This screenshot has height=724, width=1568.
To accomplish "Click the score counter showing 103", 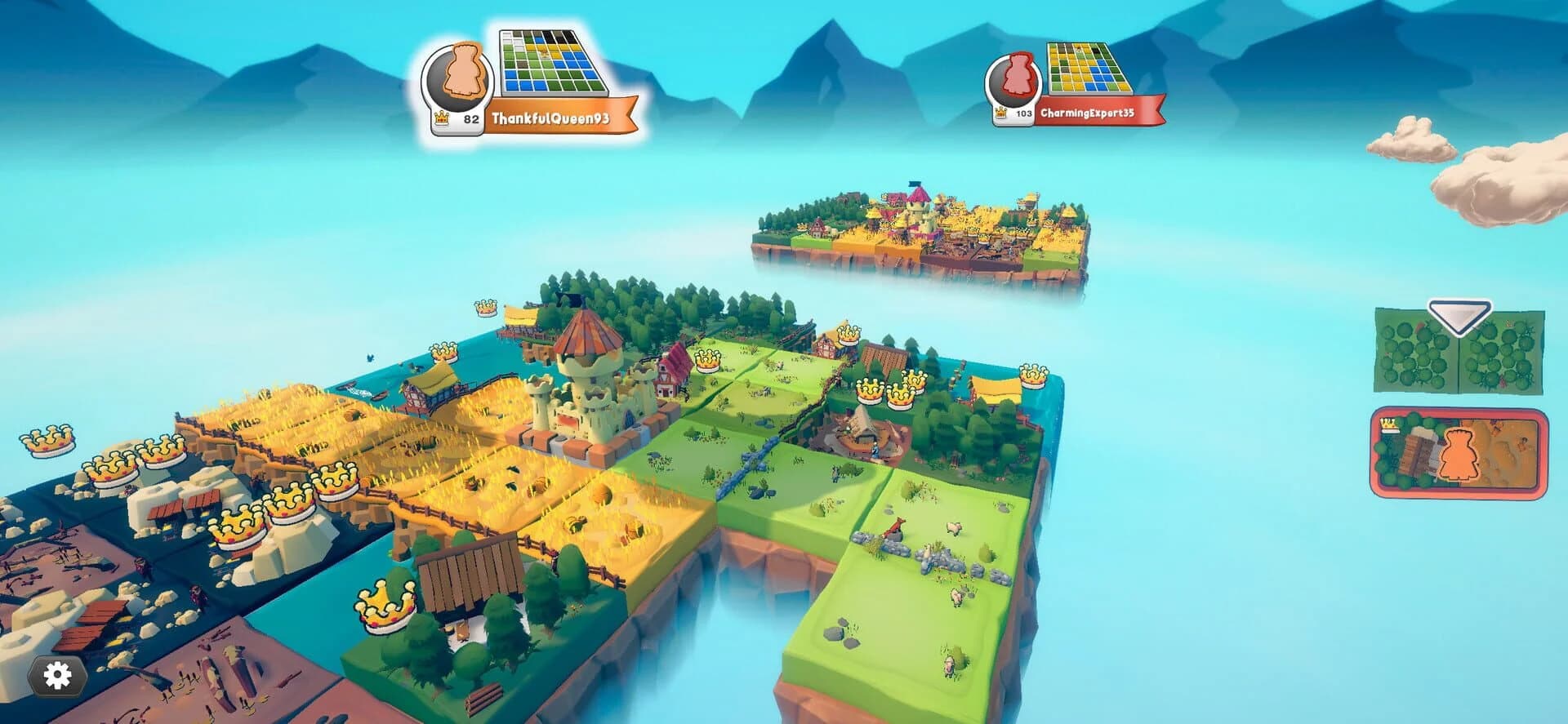I will [1024, 113].
